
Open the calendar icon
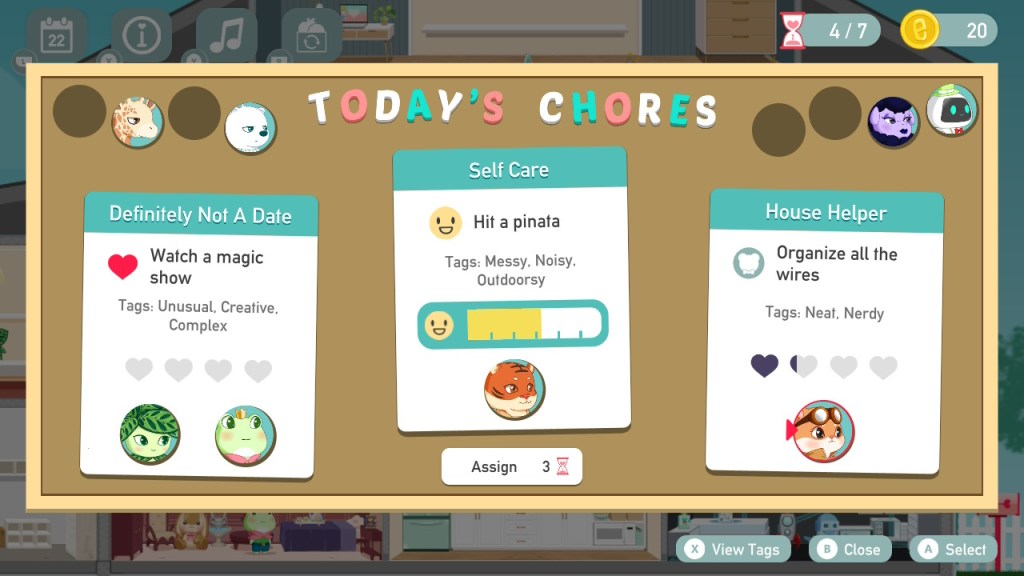pyautogui.click(x=56, y=36)
